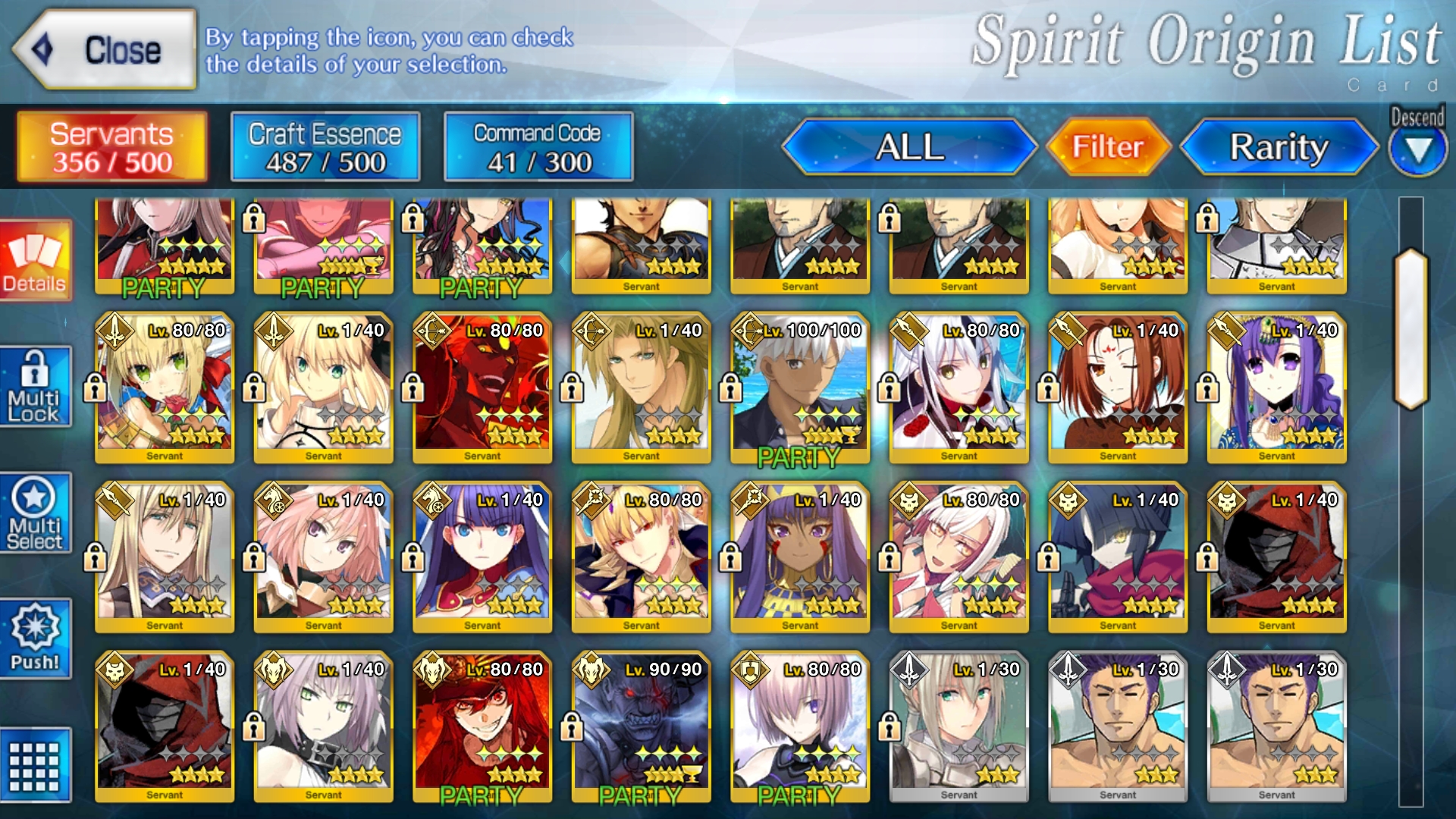Turn on Multi Select mode
The width and height of the screenshot is (1456, 819).
[x=35, y=513]
